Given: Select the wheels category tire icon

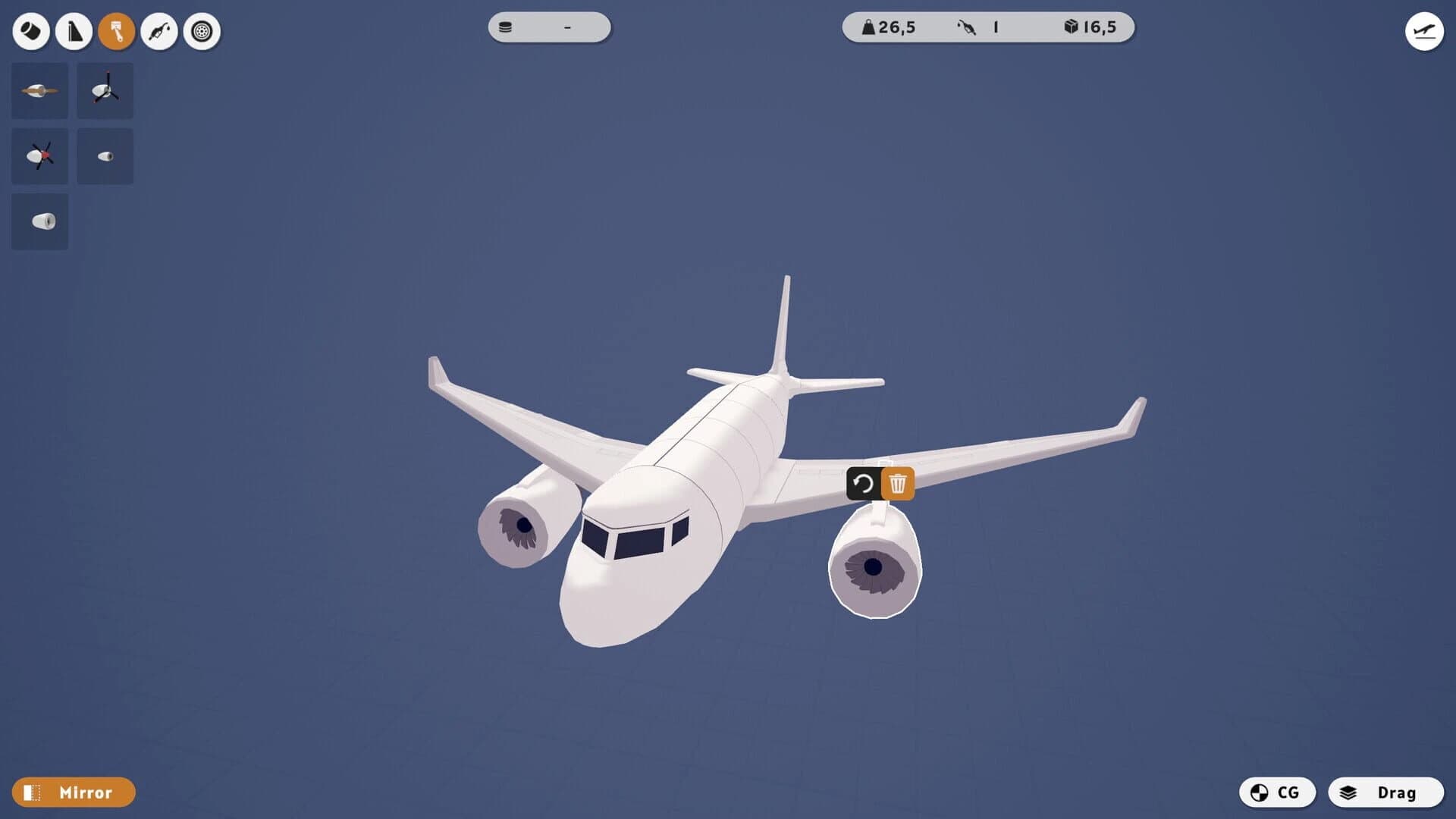Looking at the screenshot, I should coord(201,32).
